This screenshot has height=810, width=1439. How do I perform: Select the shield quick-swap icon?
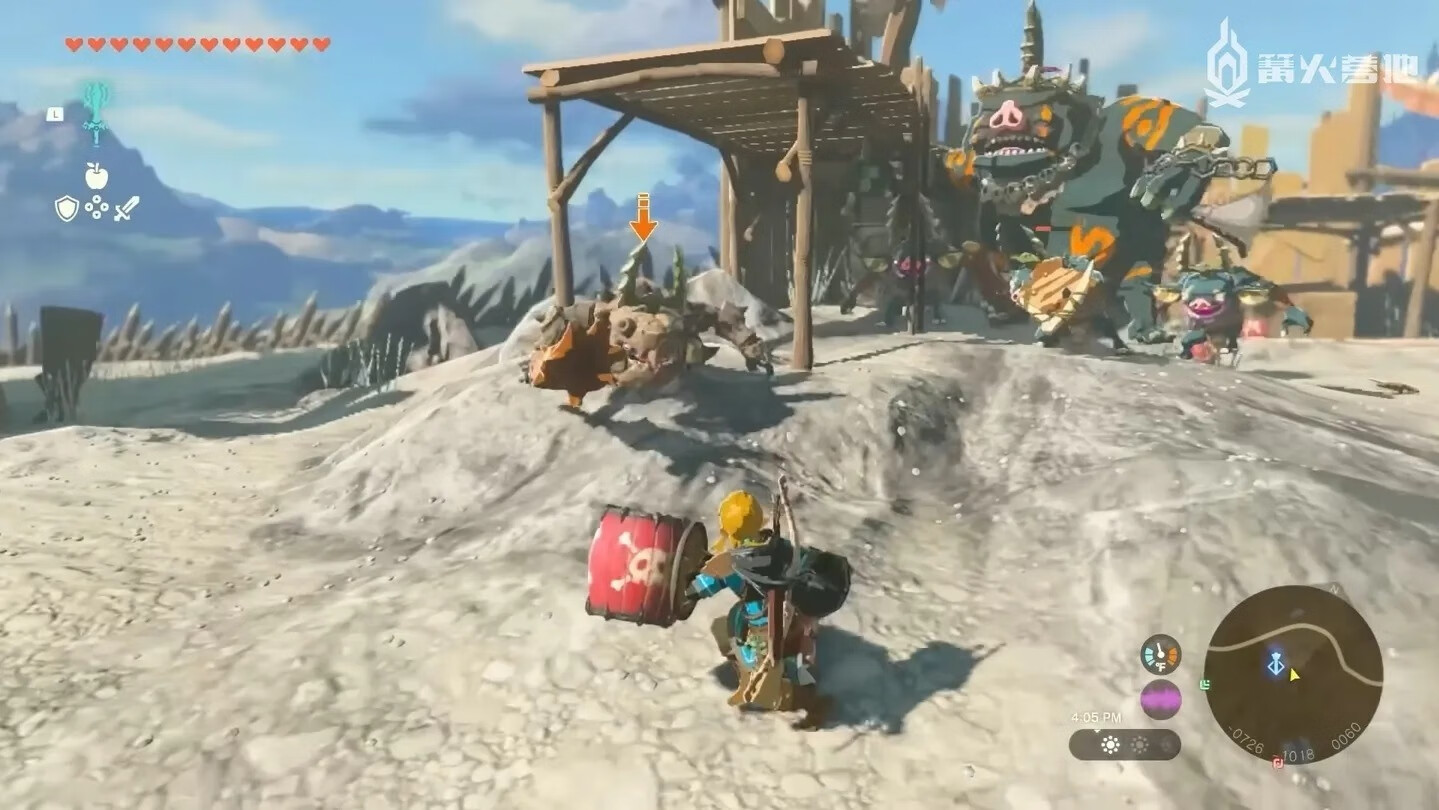66,208
